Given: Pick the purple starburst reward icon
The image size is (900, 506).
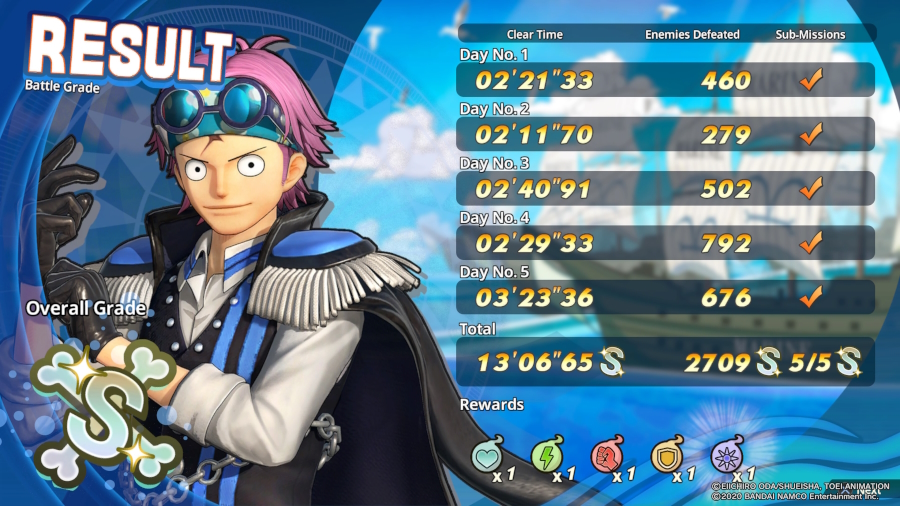Looking at the screenshot, I should (725, 455).
